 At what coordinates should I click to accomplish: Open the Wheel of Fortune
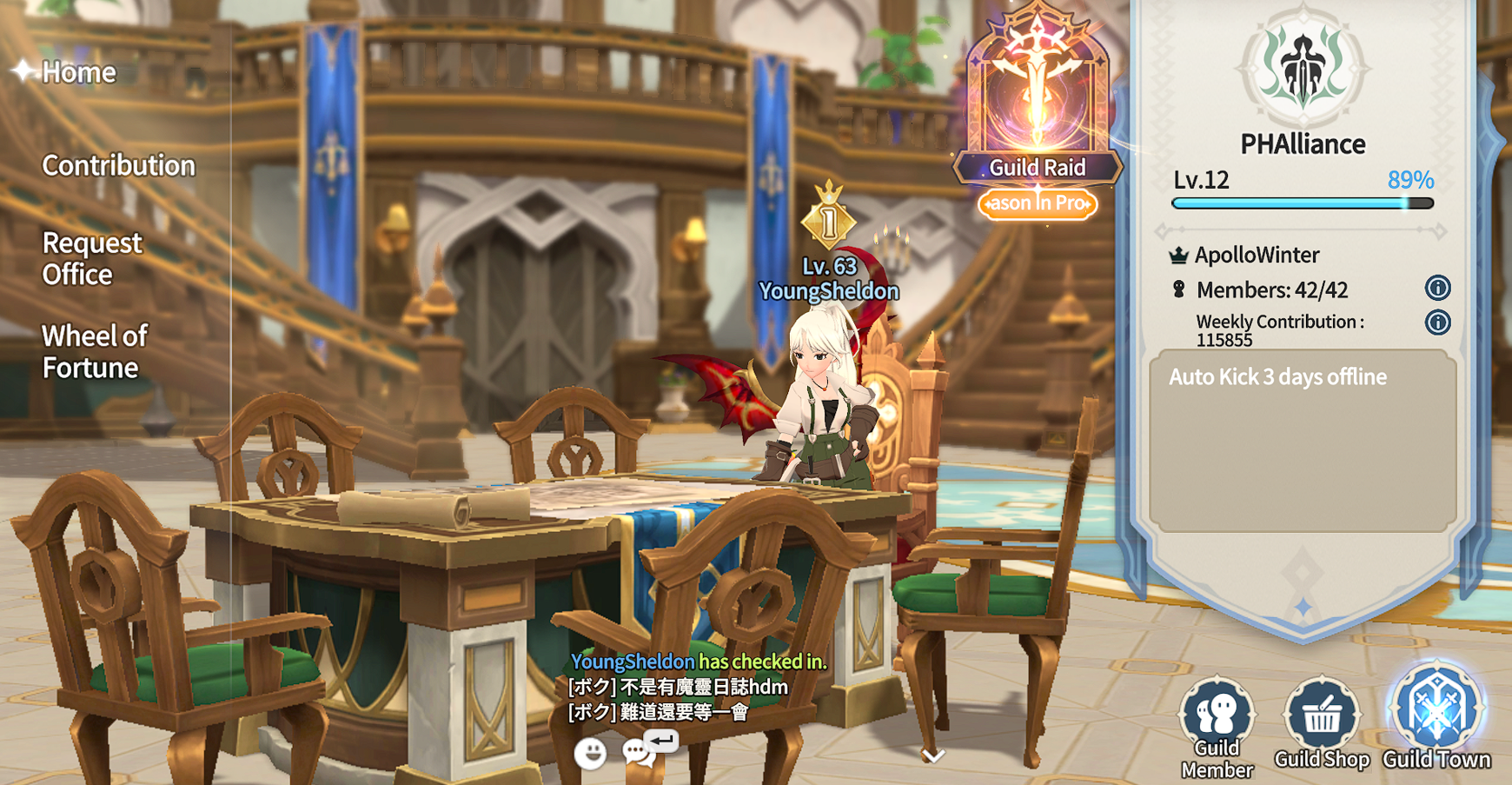95,351
